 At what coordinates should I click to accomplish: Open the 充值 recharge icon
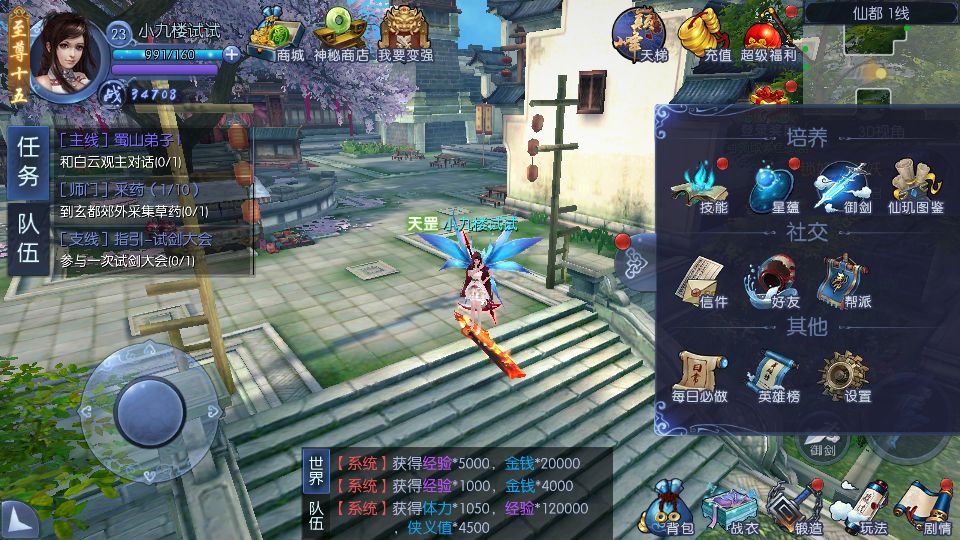click(x=705, y=34)
